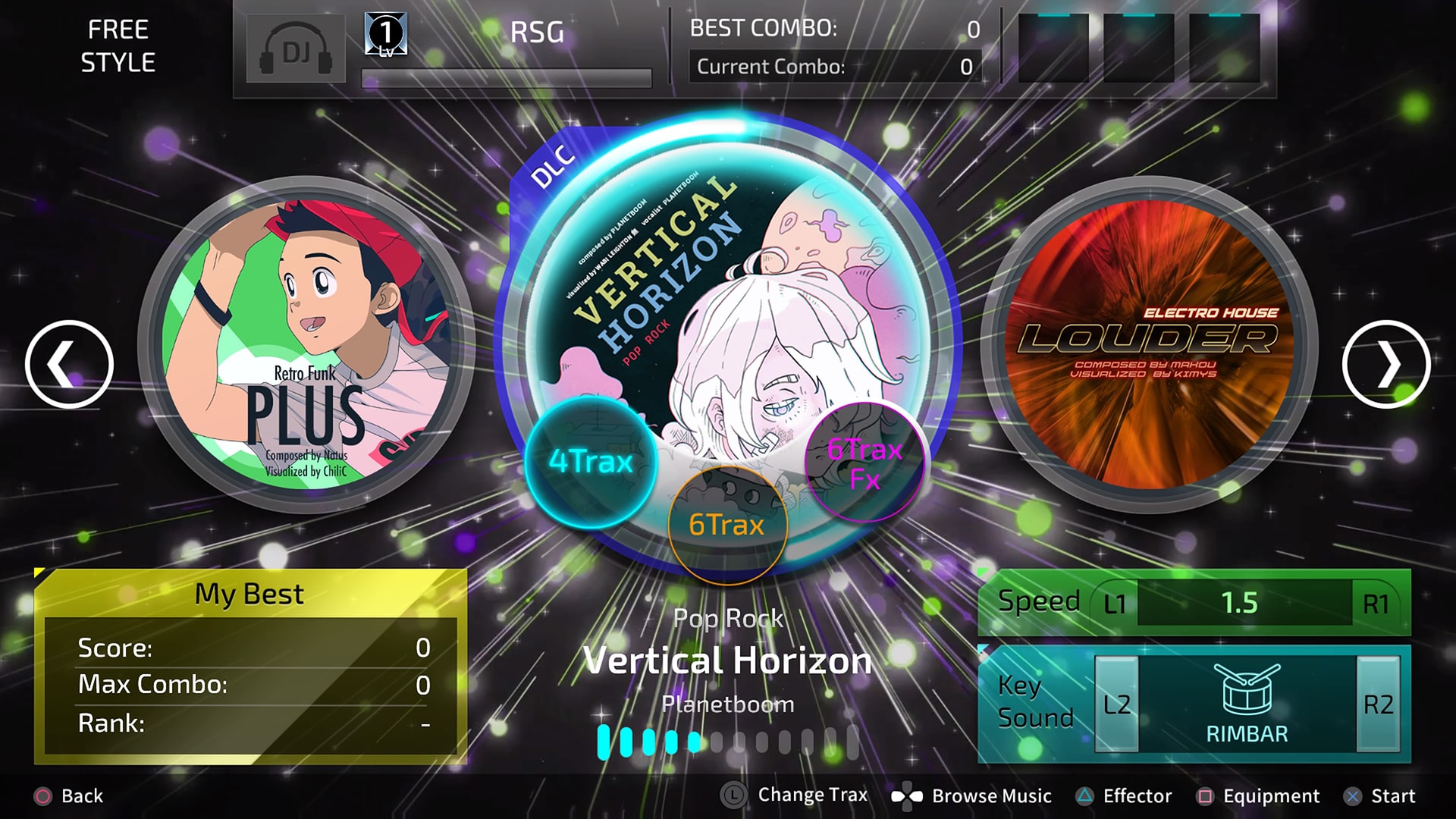
Task: Pick the 4Trax mode
Action: [590, 461]
